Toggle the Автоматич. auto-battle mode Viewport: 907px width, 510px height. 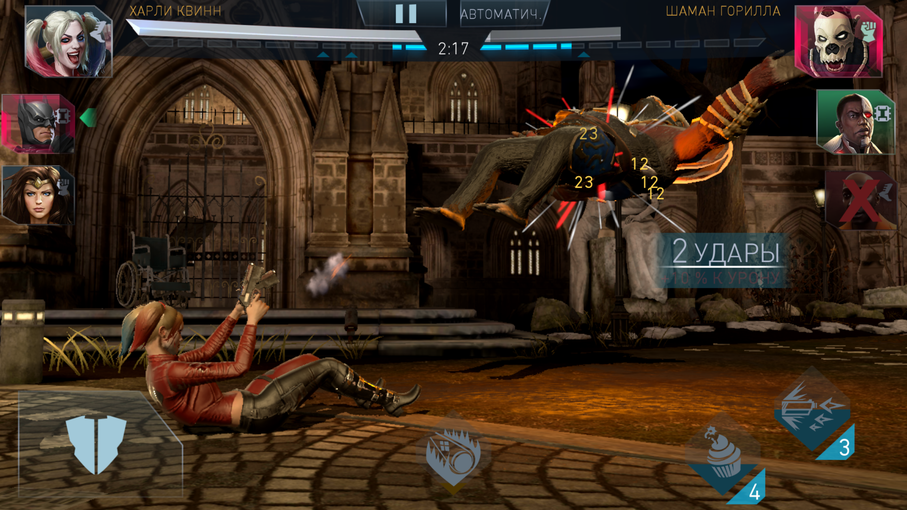[x=502, y=15]
